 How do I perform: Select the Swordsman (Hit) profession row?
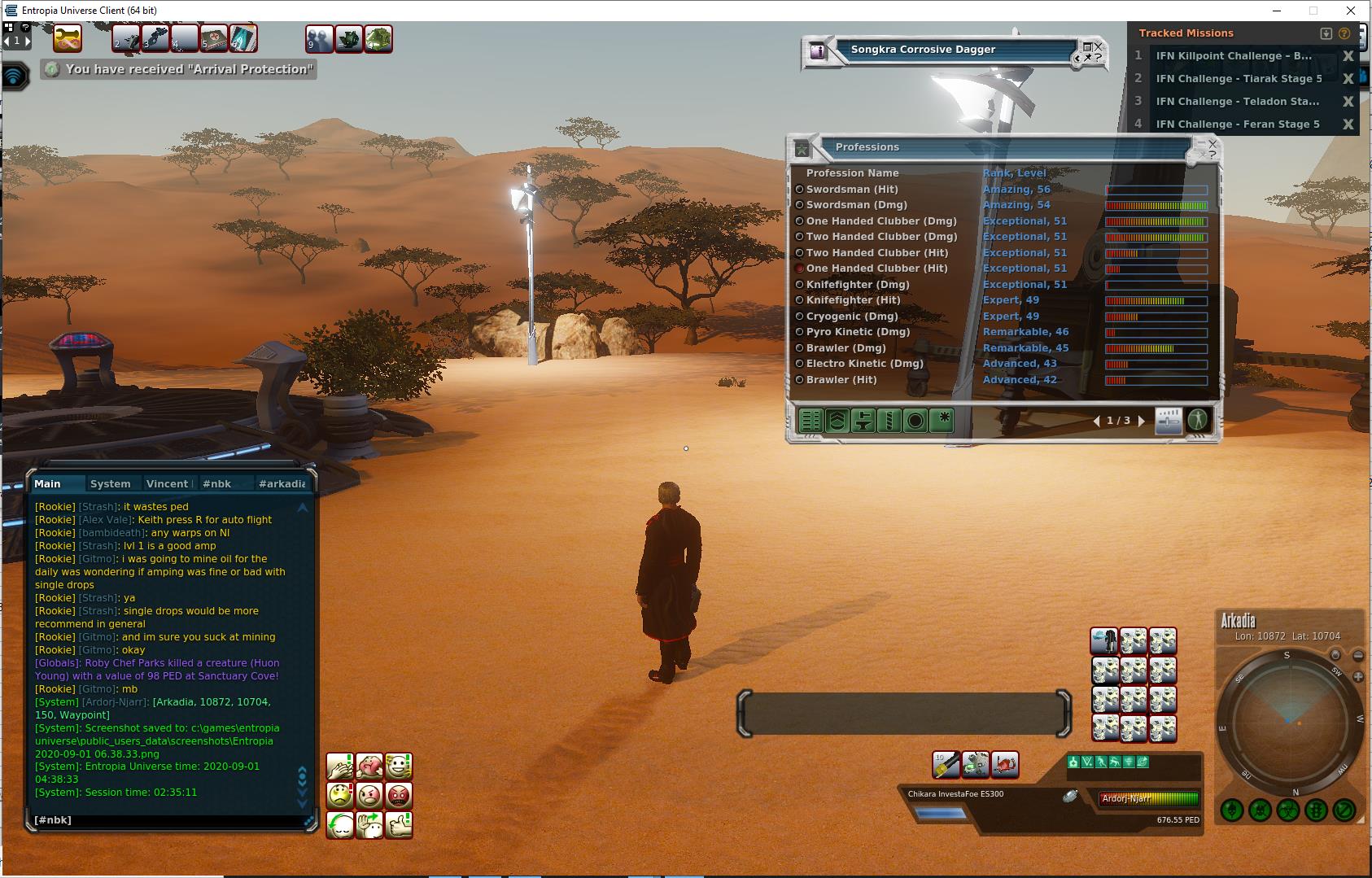point(852,189)
